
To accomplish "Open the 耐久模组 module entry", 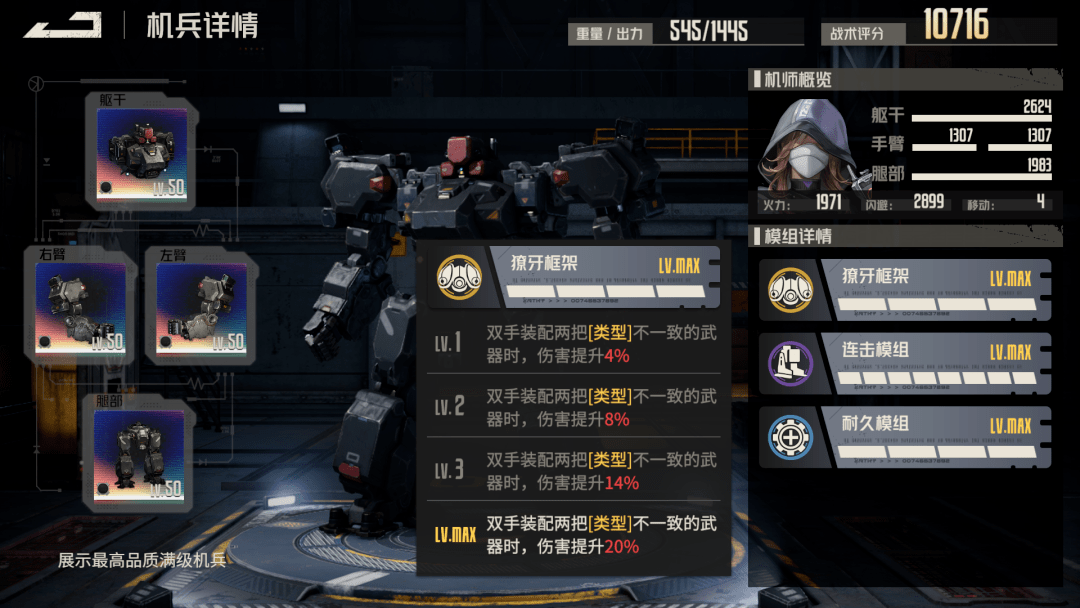I will [905, 437].
